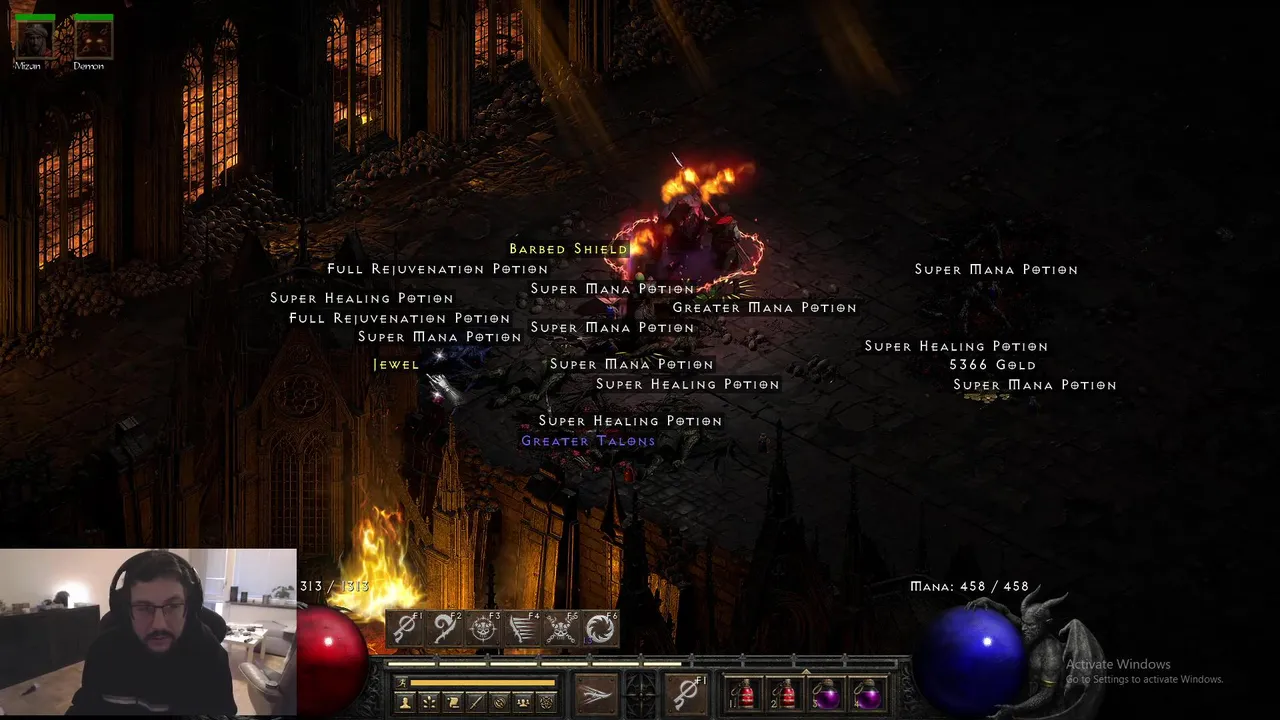
Task: Open the quest log scroll button
Action: [453, 703]
